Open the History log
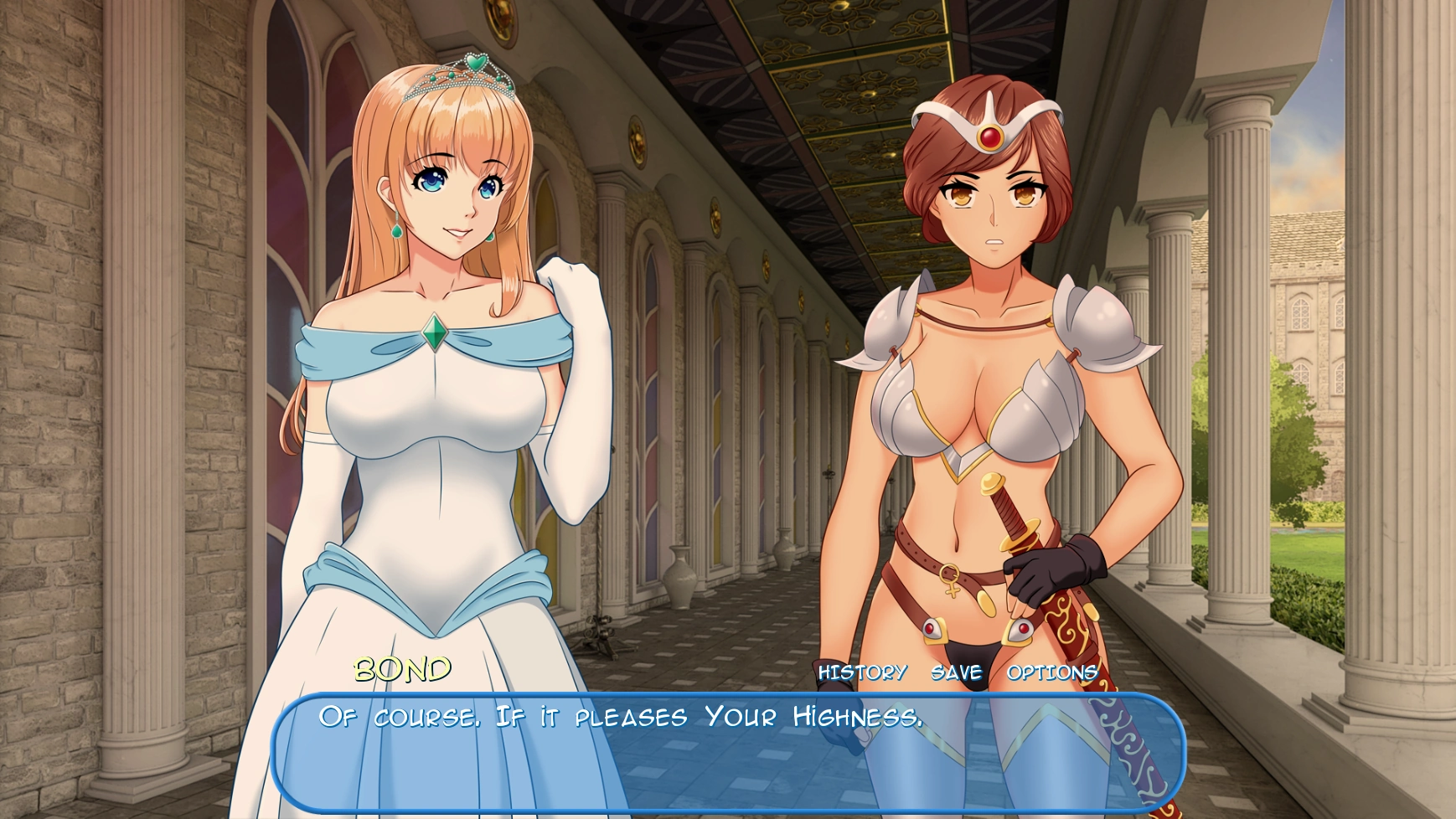Viewport: 1456px width, 819px height. click(x=862, y=672)
